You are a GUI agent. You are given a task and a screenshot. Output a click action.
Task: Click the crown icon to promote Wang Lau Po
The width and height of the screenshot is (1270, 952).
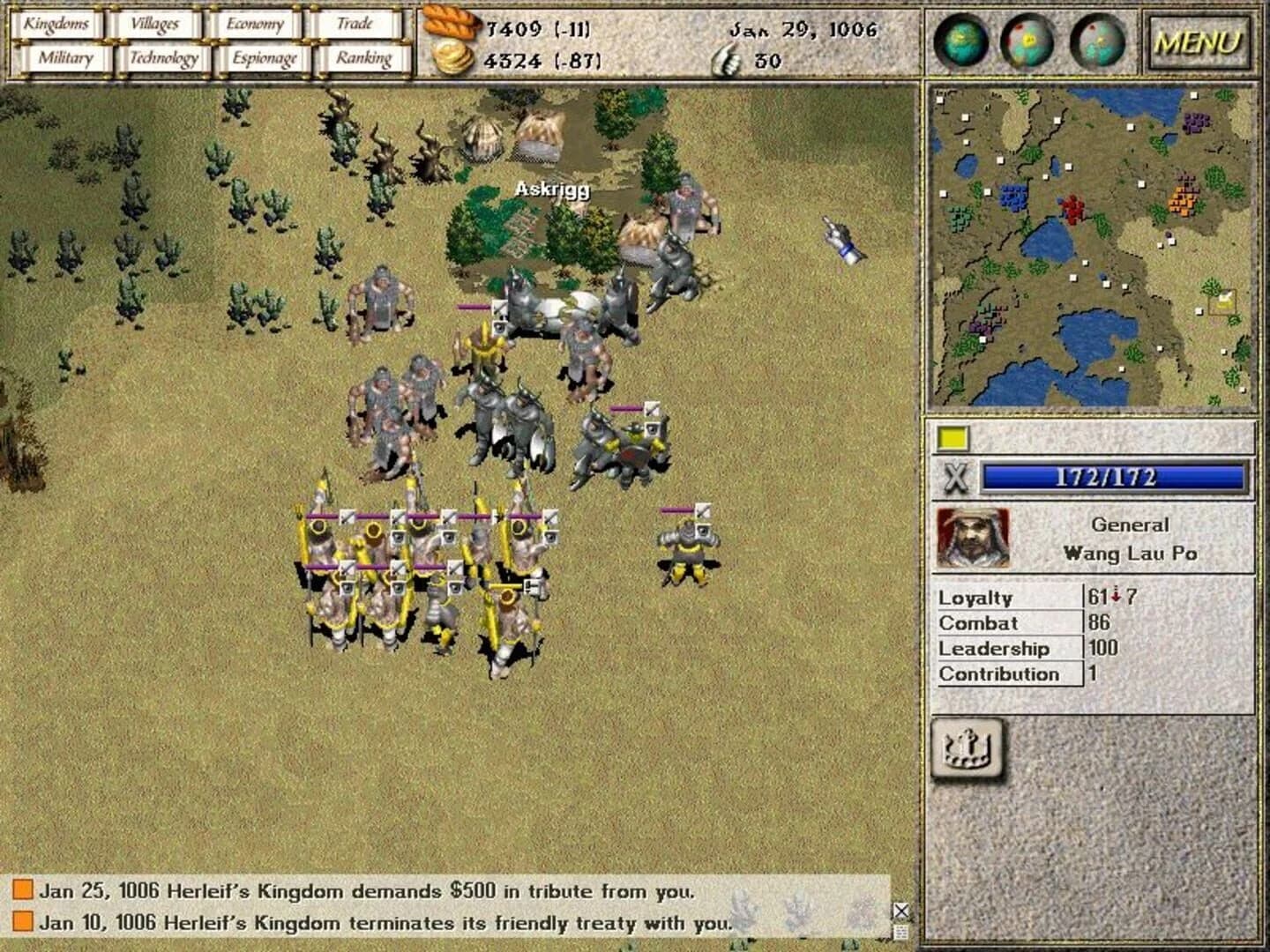pyautogui.click(x=968, y=751)
